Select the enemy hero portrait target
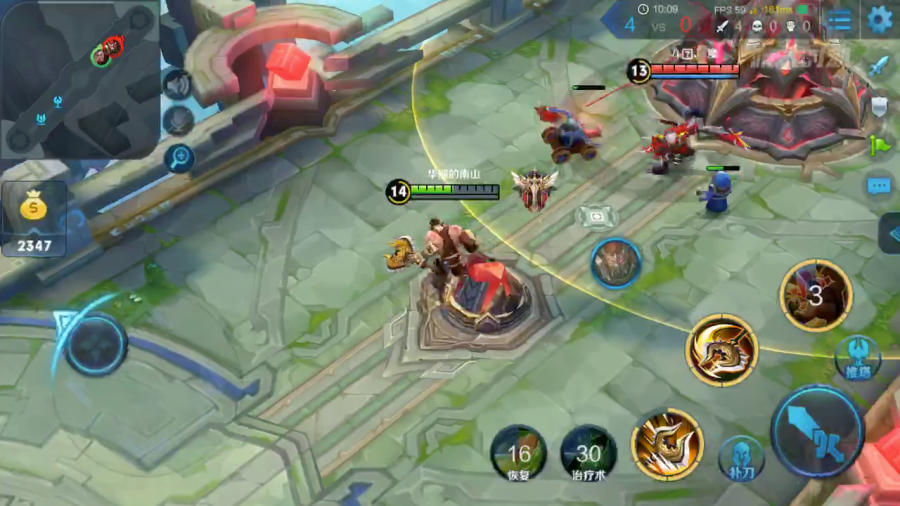The height and width of the screenshot is (506, 900). pyautogui.click(x=616, y=263)
